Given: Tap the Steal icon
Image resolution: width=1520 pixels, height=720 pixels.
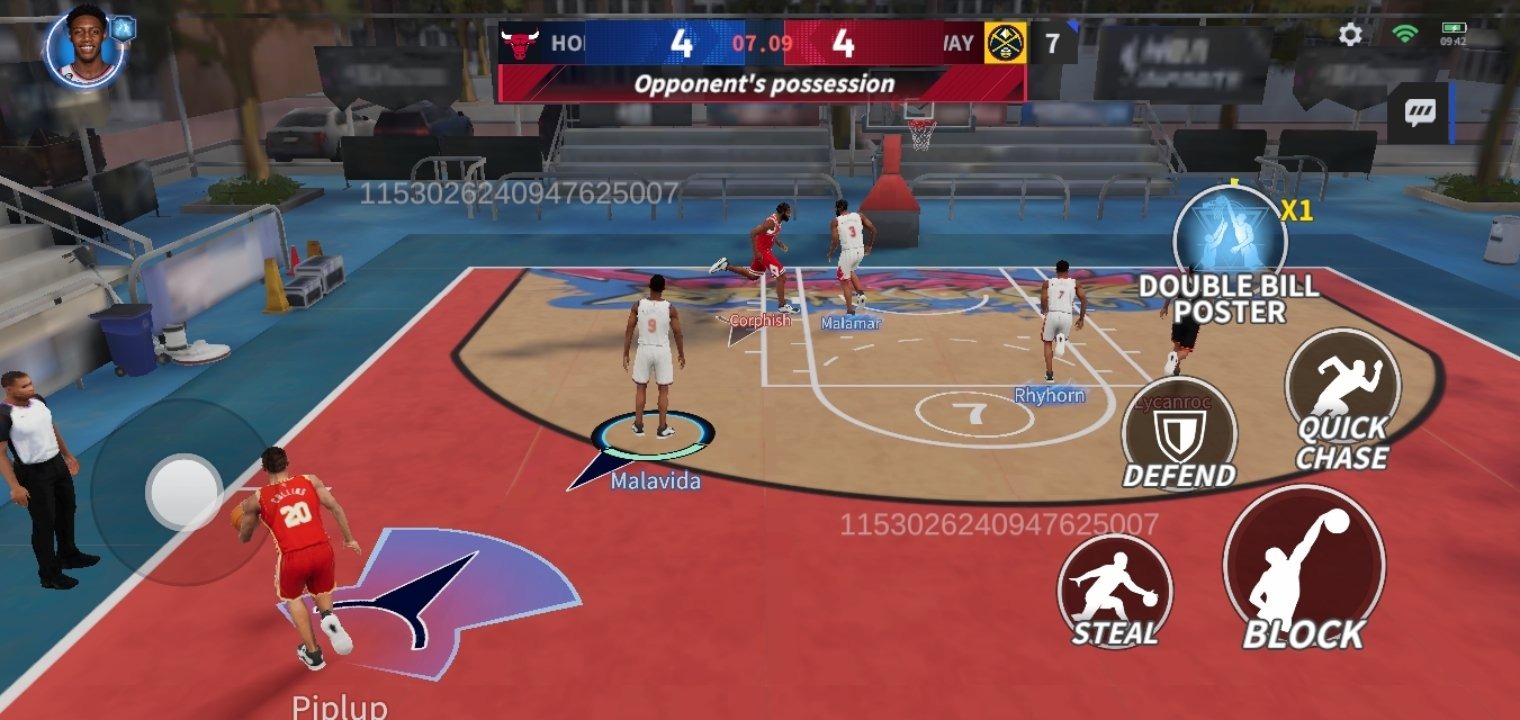Looking at the screenshot, I should (x=1113, y=592).
